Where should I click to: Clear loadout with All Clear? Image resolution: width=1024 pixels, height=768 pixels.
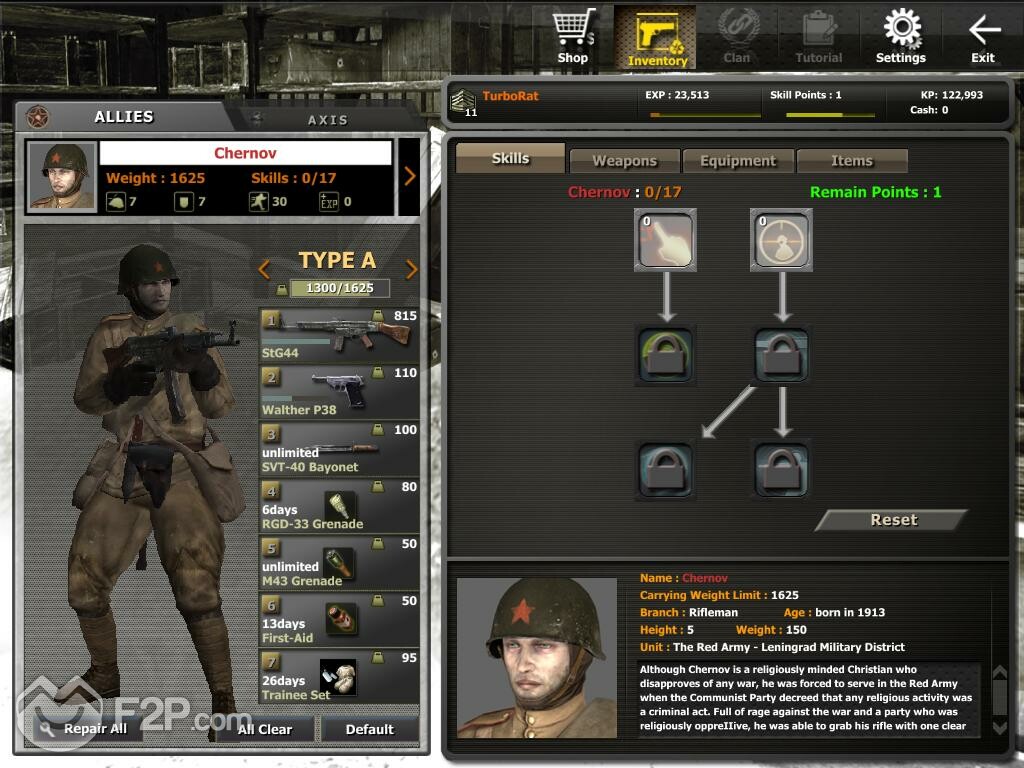click(x=265, y=729)
